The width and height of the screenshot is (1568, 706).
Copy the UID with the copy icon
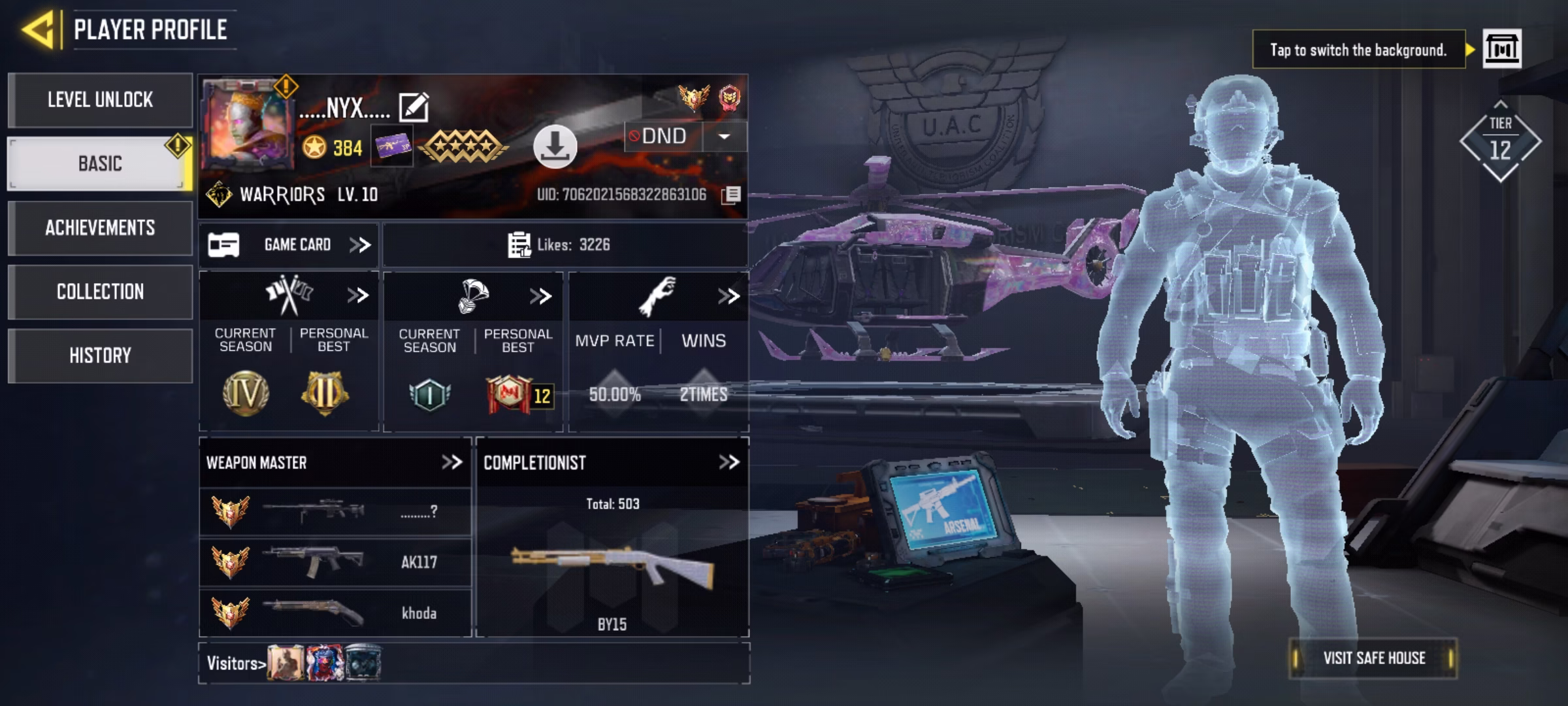pyautogui.click(x=731, y=195)
